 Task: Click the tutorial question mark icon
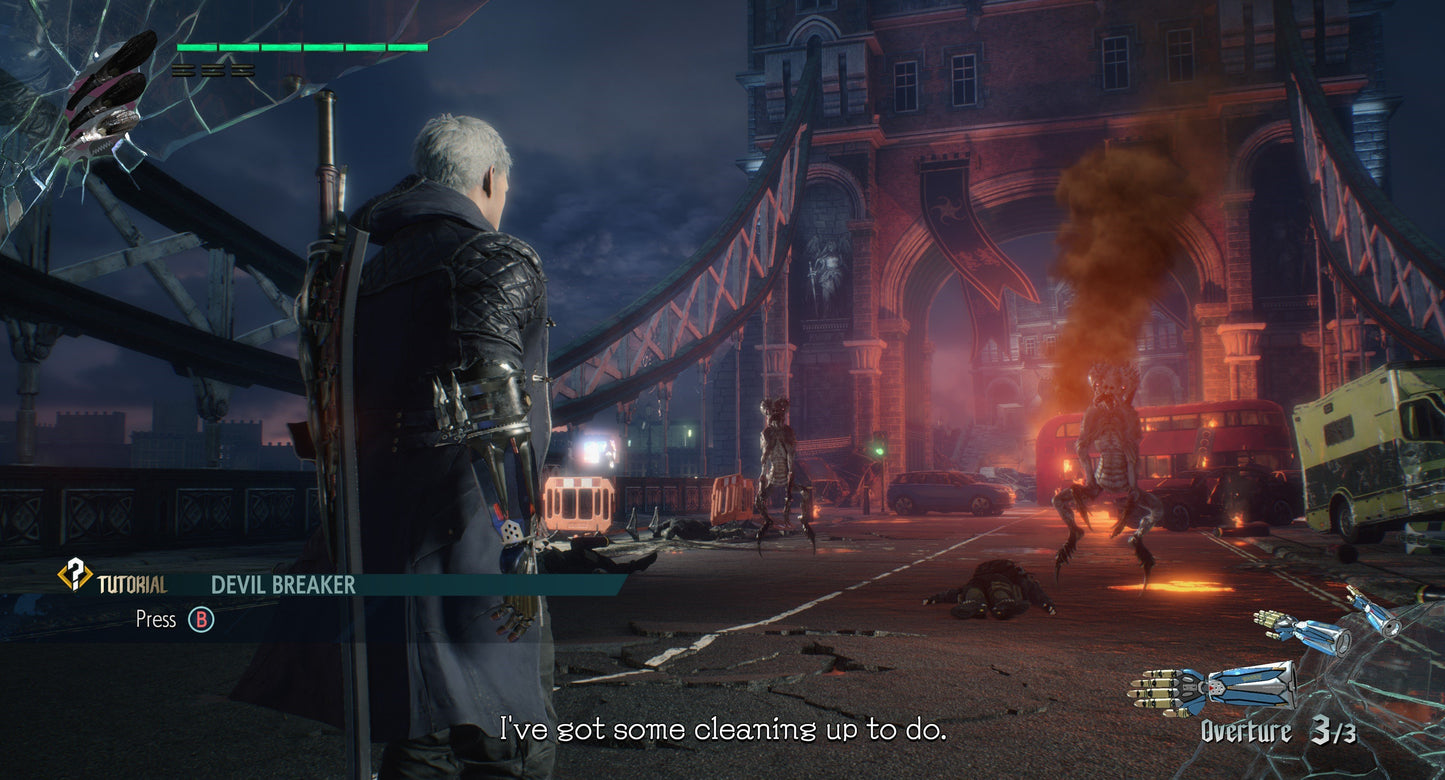pos(75,574)
